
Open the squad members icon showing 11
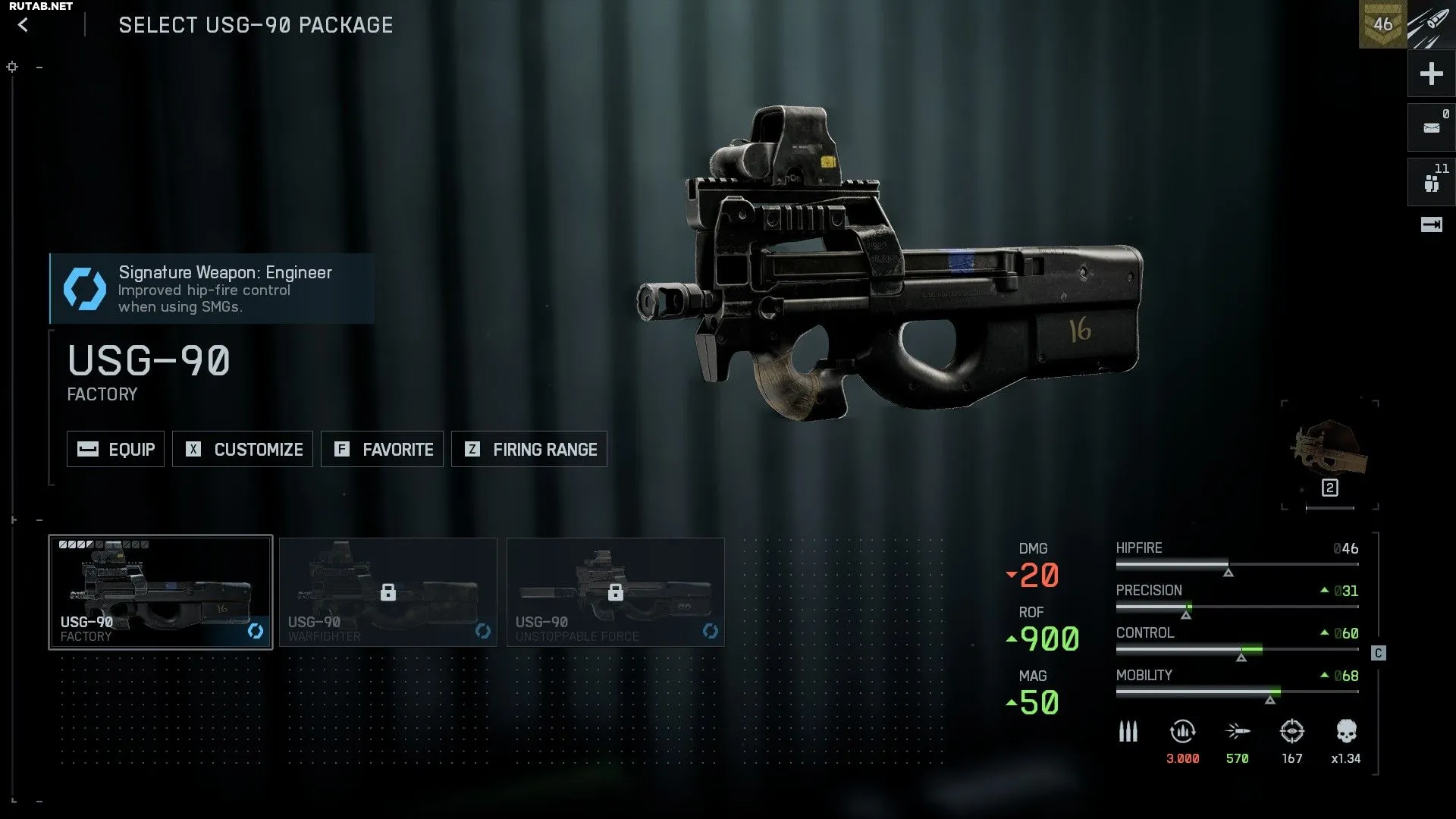[x=1431, y=183]
